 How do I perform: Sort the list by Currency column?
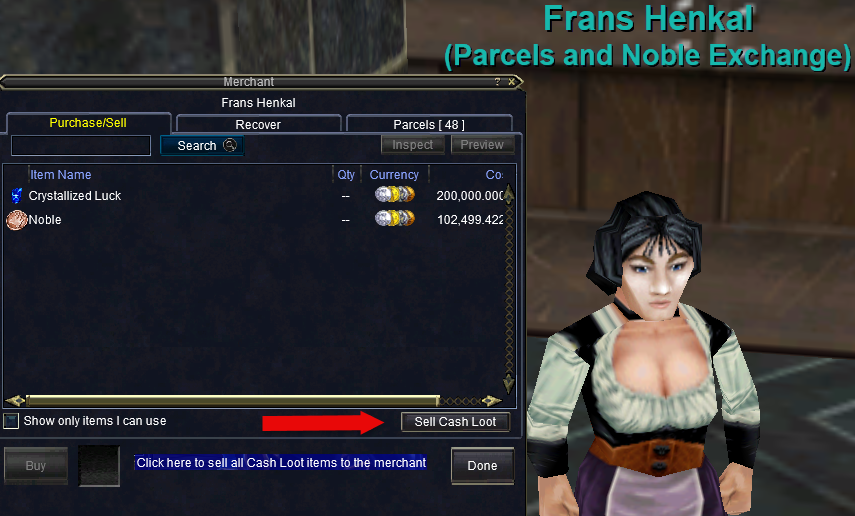click(394, 174)
